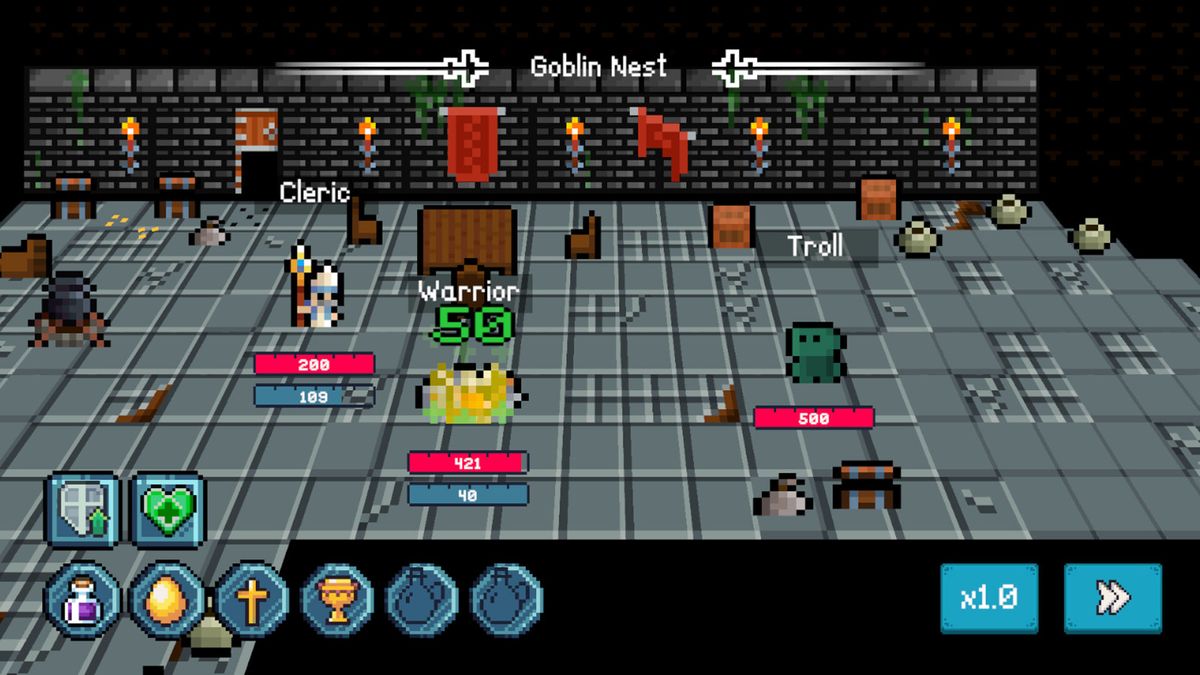Use the purple potion item
This screenshot has width=1200, height=675.
(82, 600)
